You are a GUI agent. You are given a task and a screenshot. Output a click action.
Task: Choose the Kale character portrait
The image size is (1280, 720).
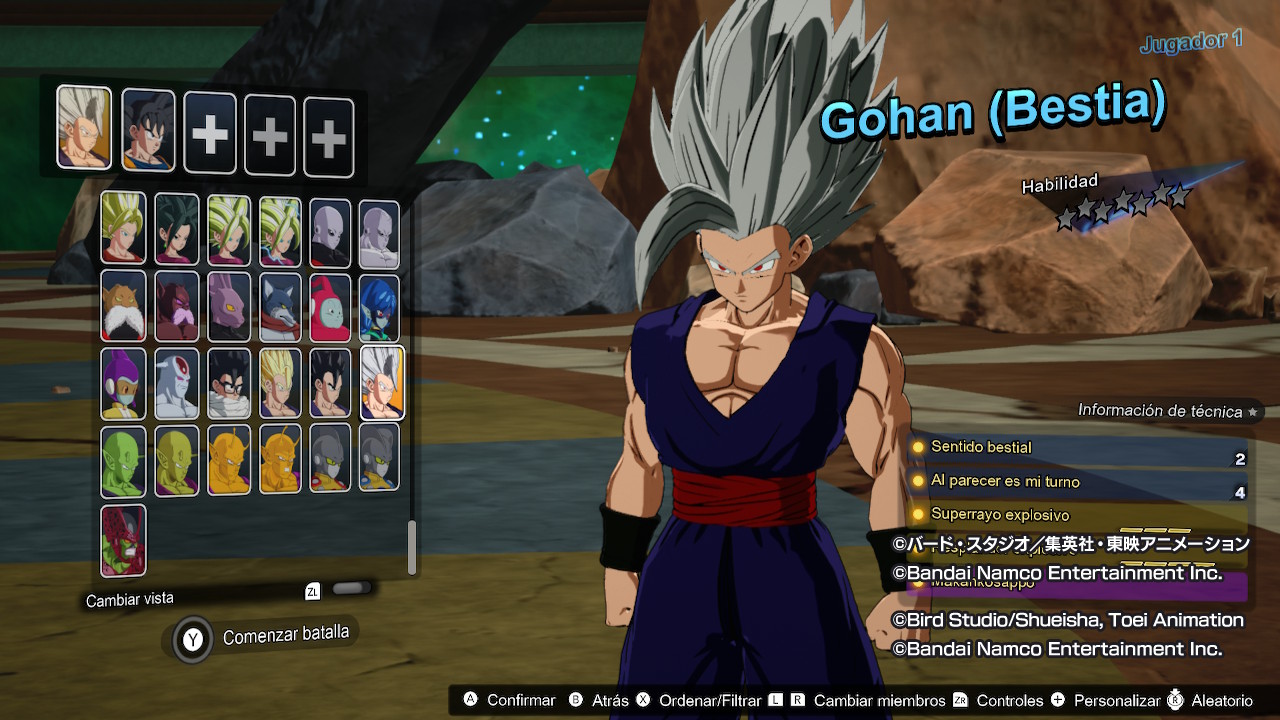point(176,229)
